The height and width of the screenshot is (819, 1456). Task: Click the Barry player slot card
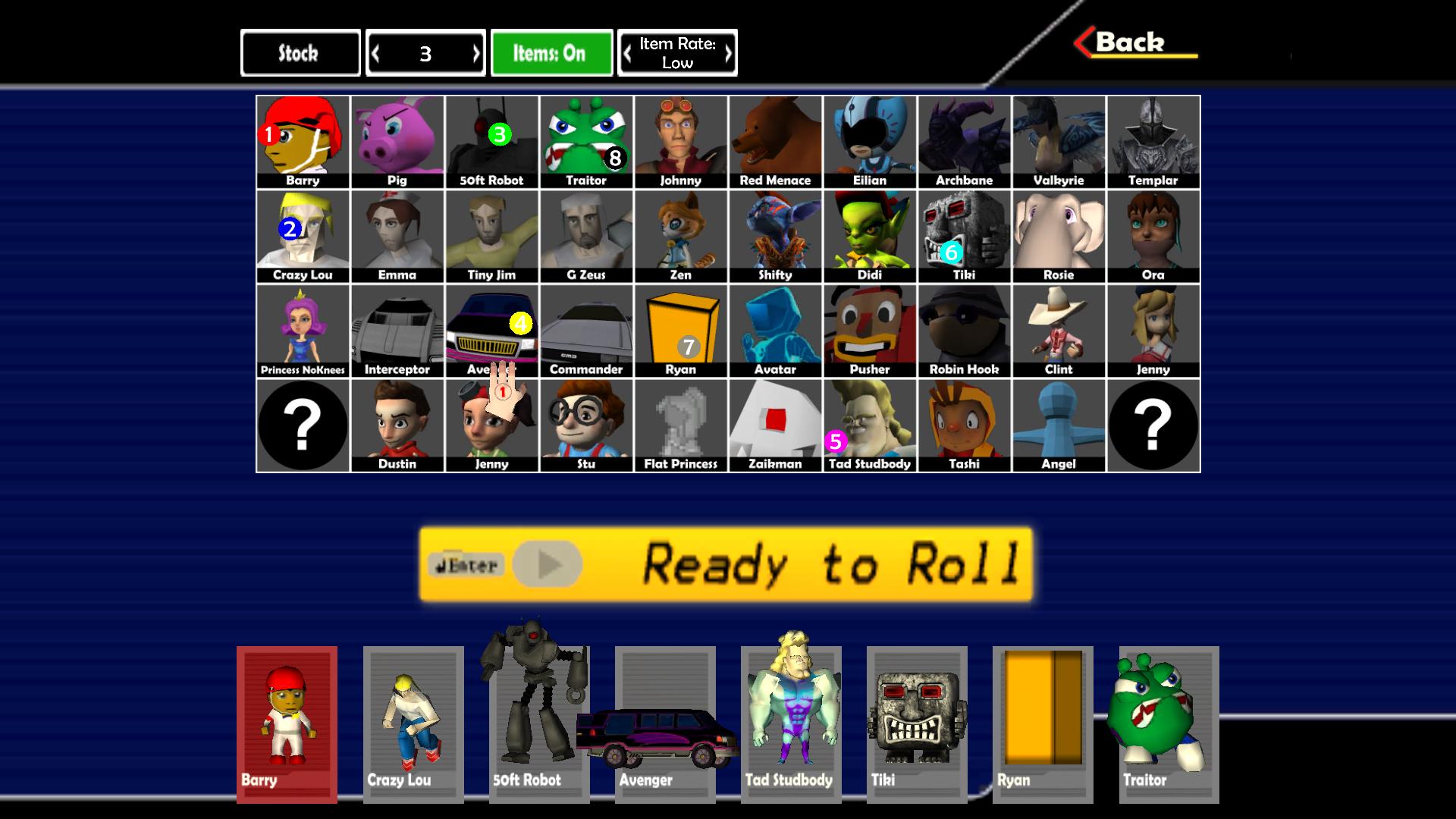pyautogui.click(x=287, y=724)
